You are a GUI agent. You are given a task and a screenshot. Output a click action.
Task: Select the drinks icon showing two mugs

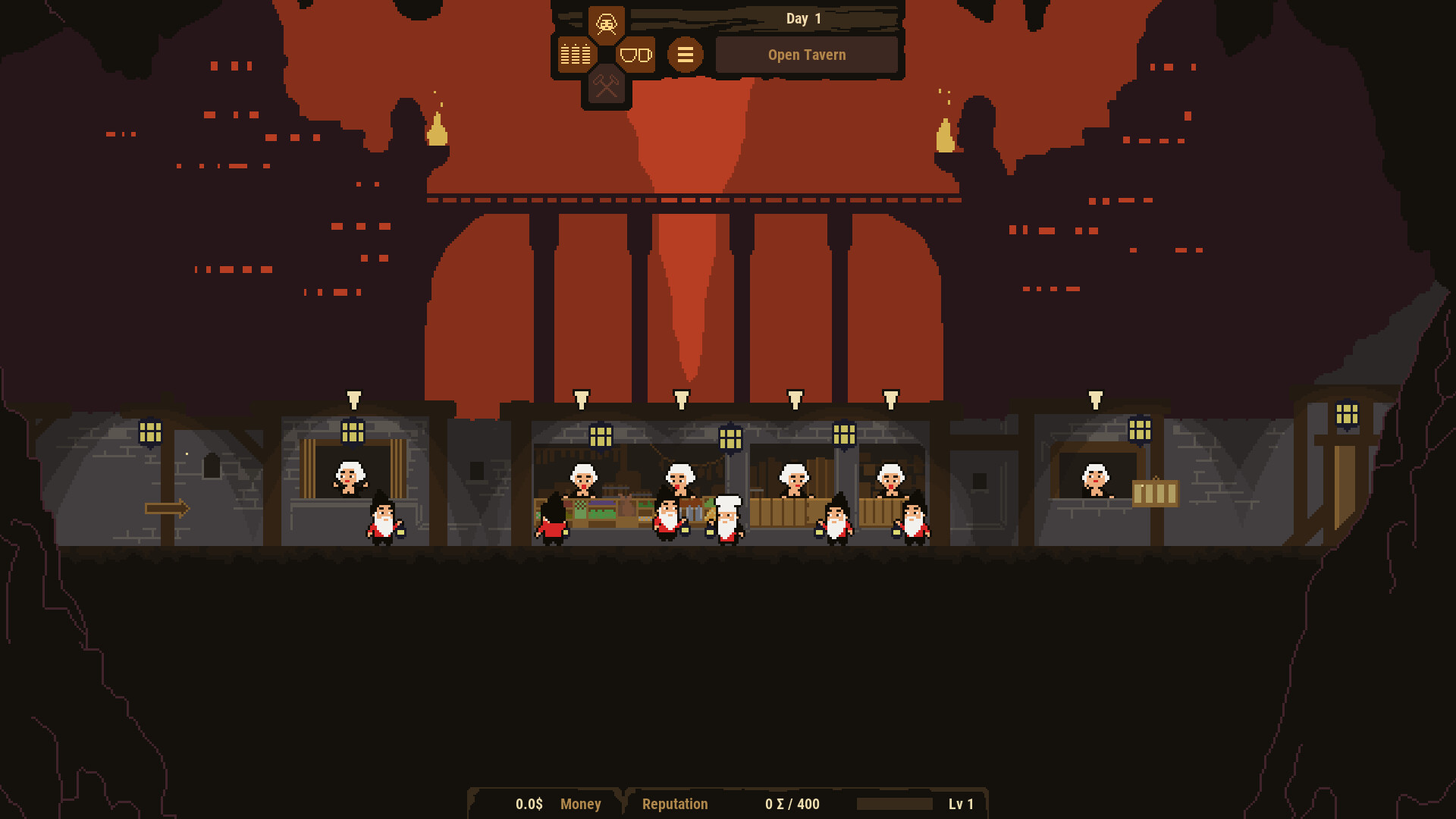(x=635, y=54)
